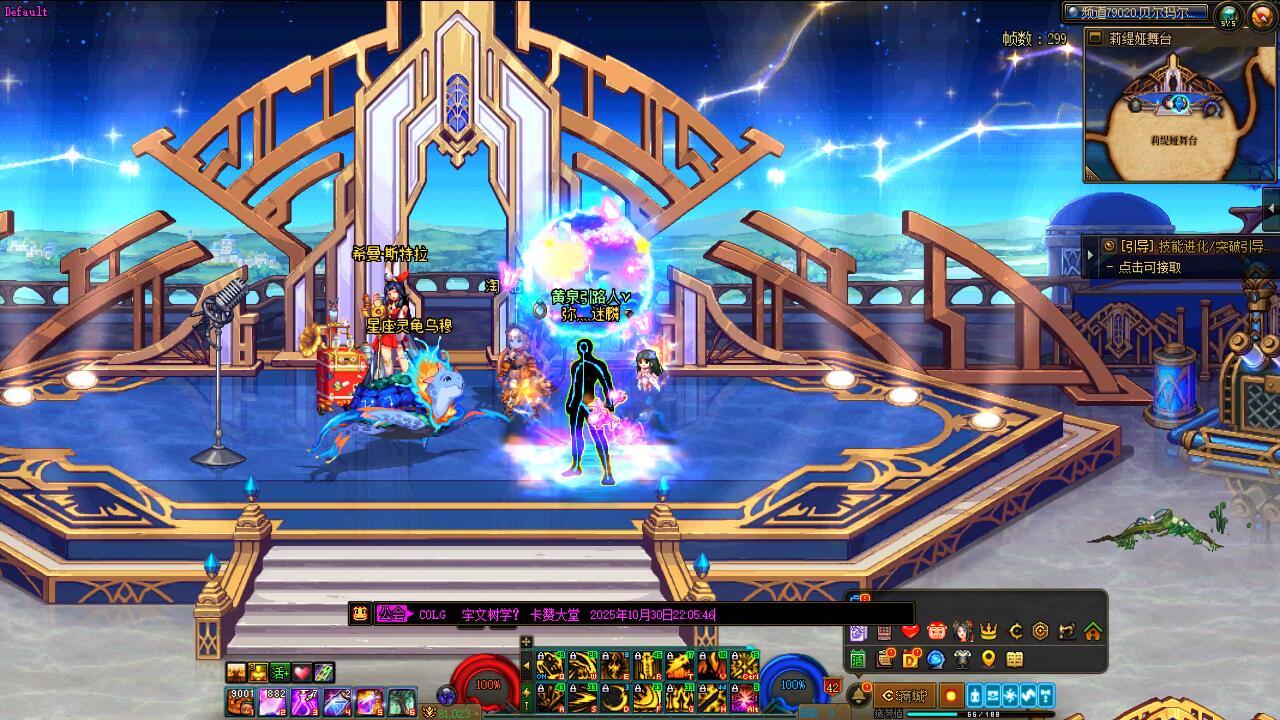Open the gold crown menu icon

point(988,631)
